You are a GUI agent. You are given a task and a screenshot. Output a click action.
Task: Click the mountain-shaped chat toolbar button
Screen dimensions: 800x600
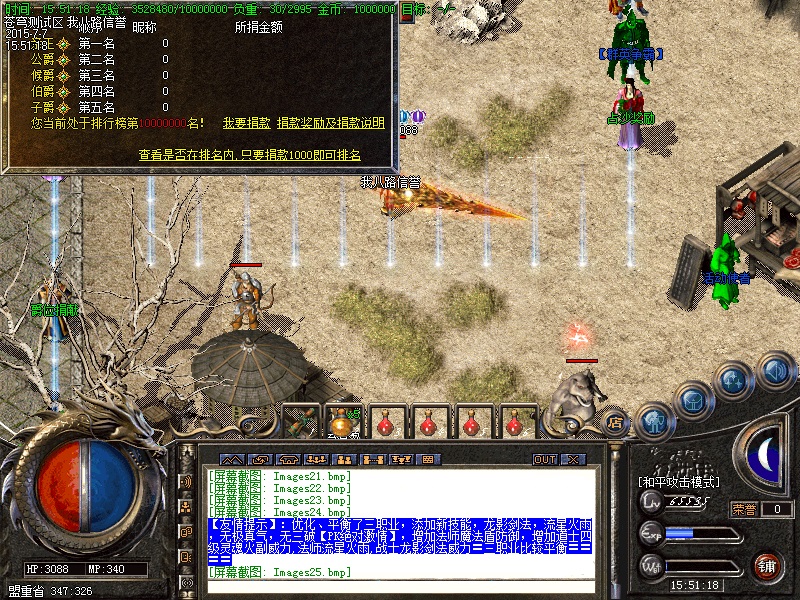[232, 460]
